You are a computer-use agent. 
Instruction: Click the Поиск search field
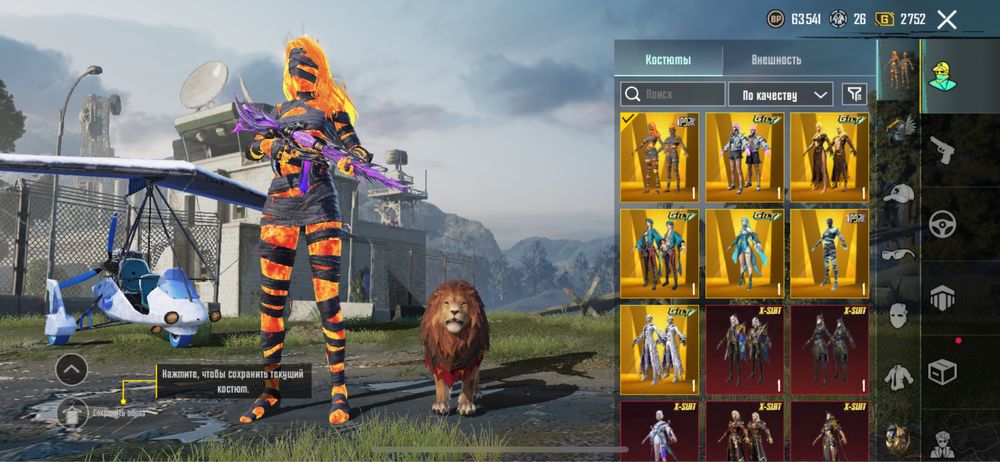coord(673,95)
